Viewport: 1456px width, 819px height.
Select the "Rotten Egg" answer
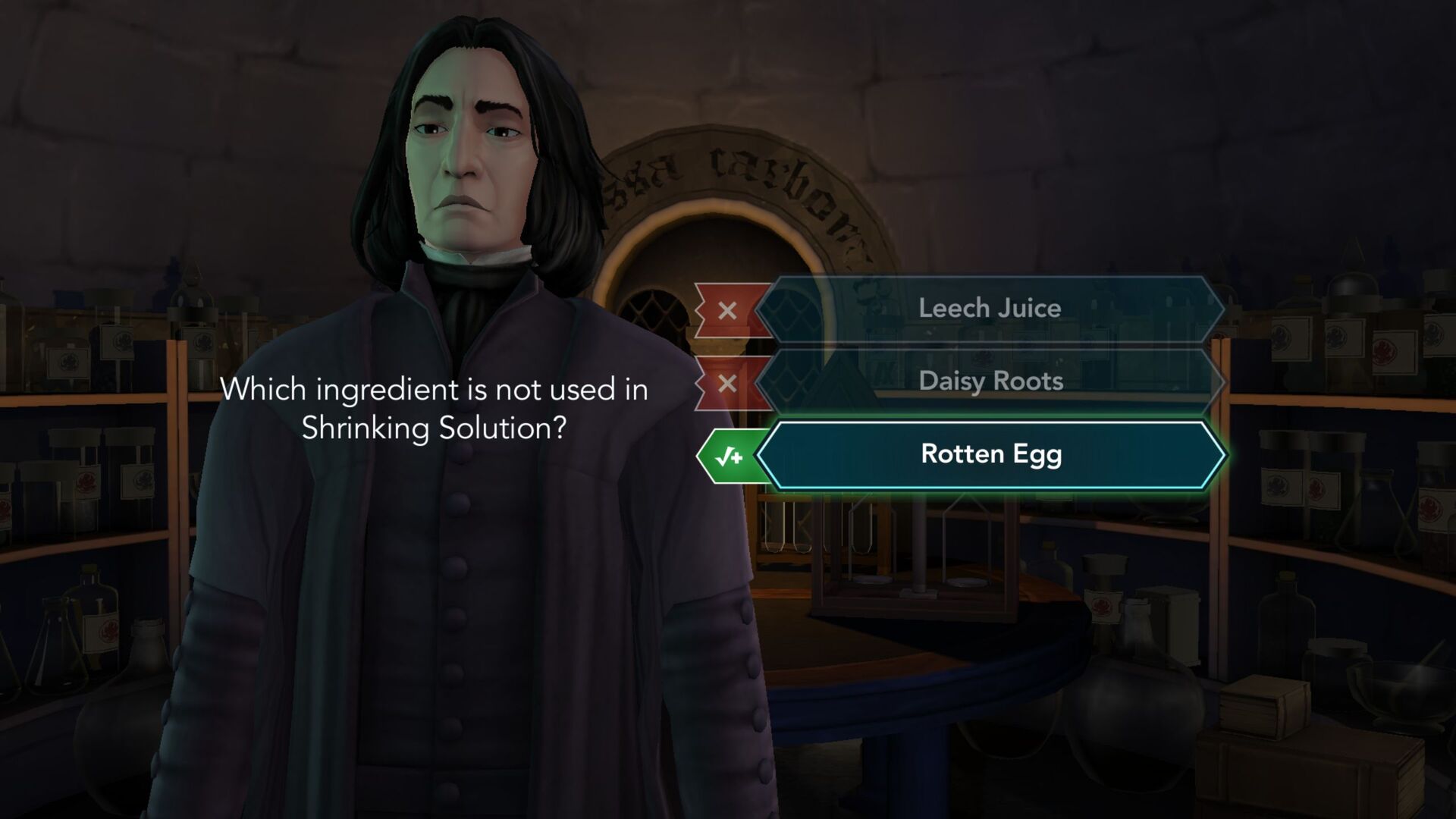(x=990, y=455)
